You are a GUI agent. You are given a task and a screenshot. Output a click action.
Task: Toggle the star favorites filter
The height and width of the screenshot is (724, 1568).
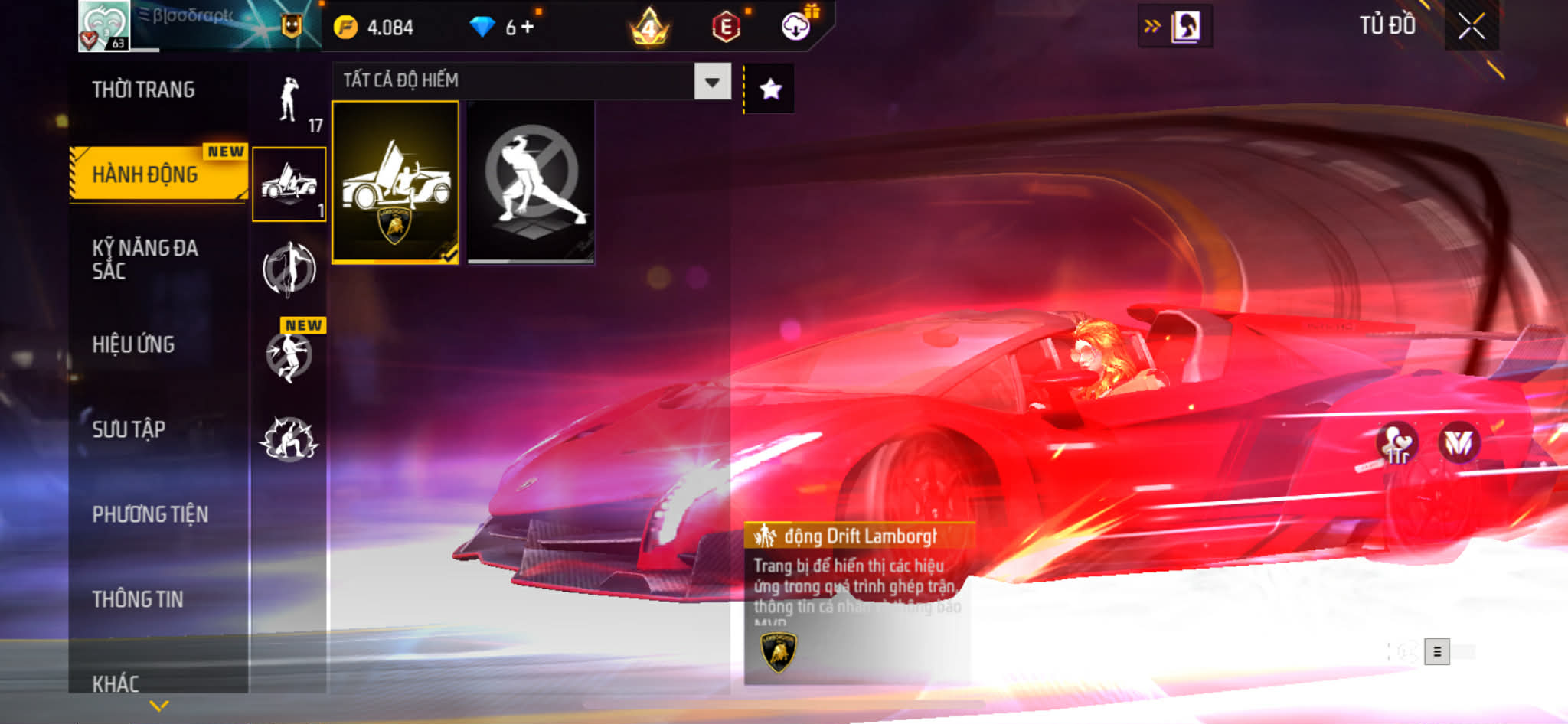pos(770,90)
